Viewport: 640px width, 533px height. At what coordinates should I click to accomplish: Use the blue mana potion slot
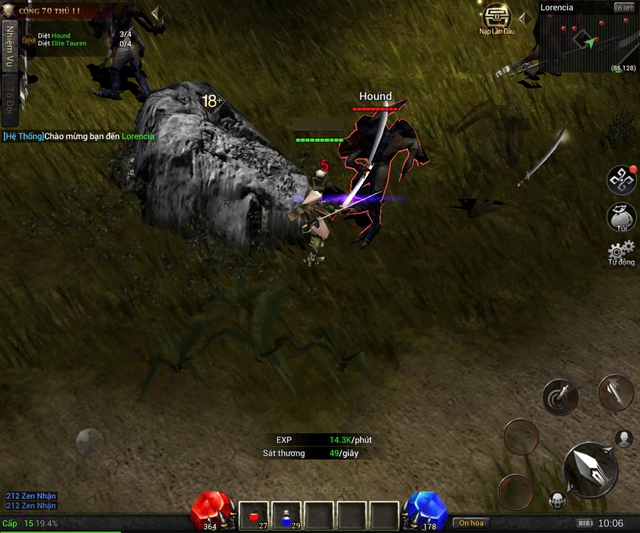tap(288, 516)
